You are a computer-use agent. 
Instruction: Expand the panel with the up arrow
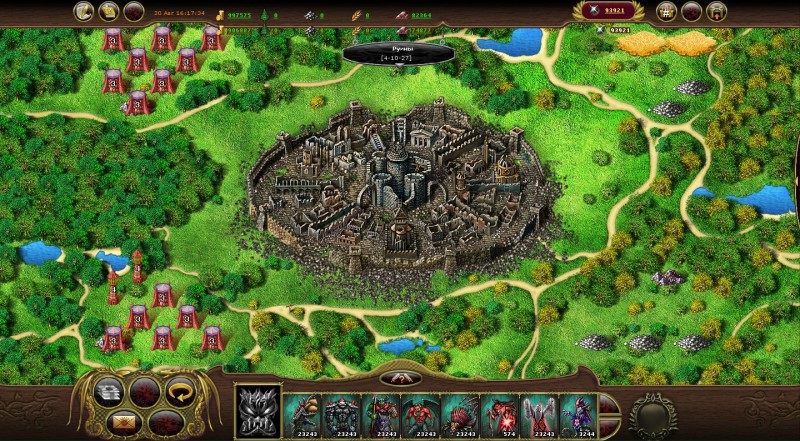(x=398, y=378)
